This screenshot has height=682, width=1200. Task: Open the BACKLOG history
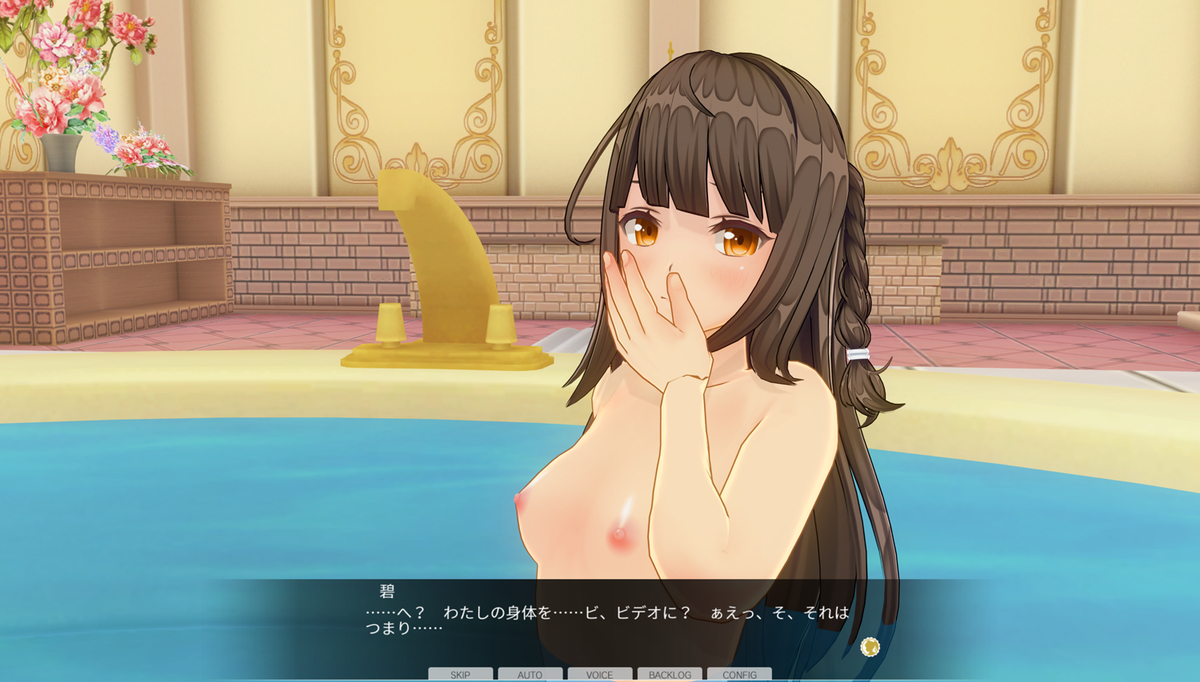(669, 675)
